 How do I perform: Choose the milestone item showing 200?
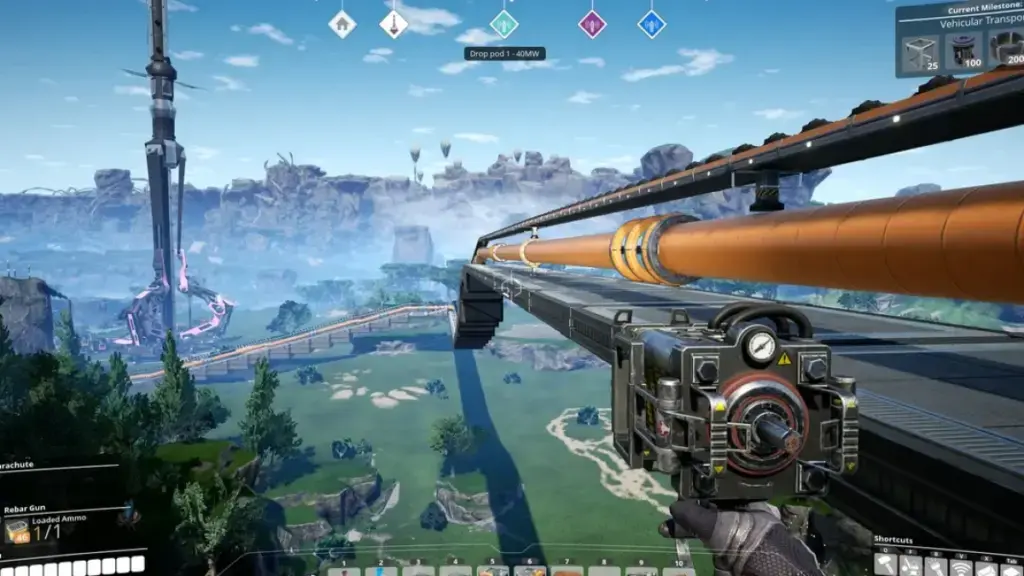pyautogui.click(x=1006, y=48)
